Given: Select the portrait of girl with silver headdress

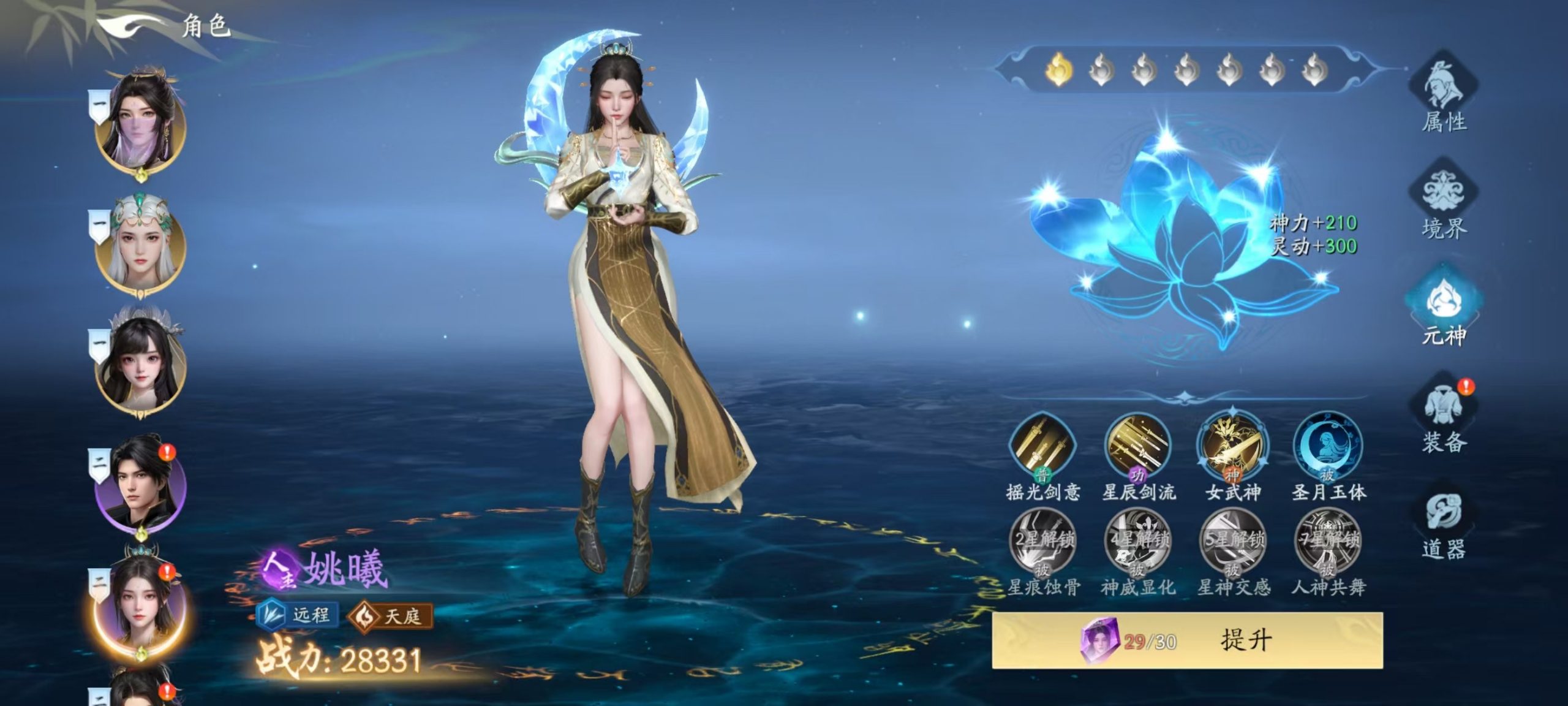Looking at the screenshot, I should pyautogui.click(x=141, y=365).
